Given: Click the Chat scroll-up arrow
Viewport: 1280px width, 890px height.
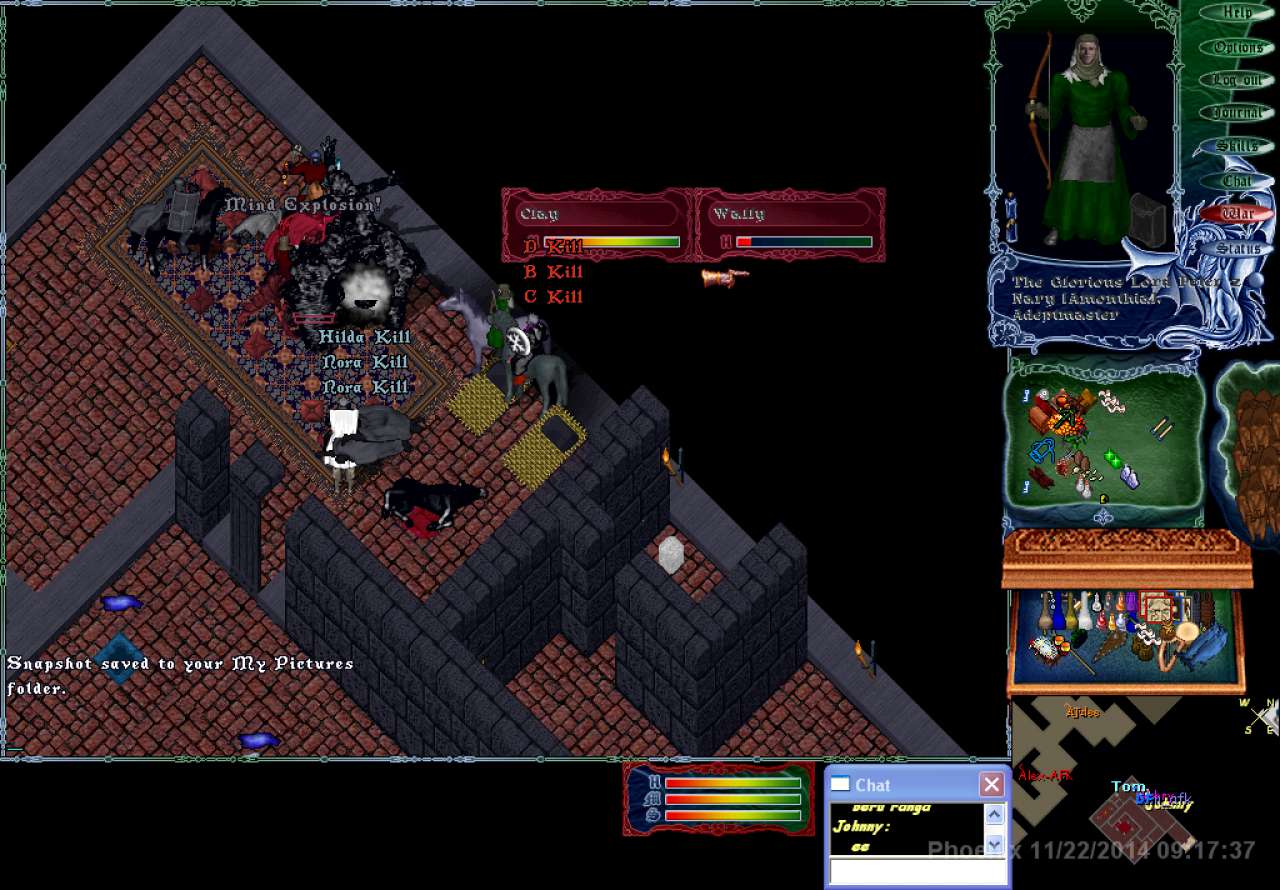Looking at the screenshot, I should pos(994,814).
